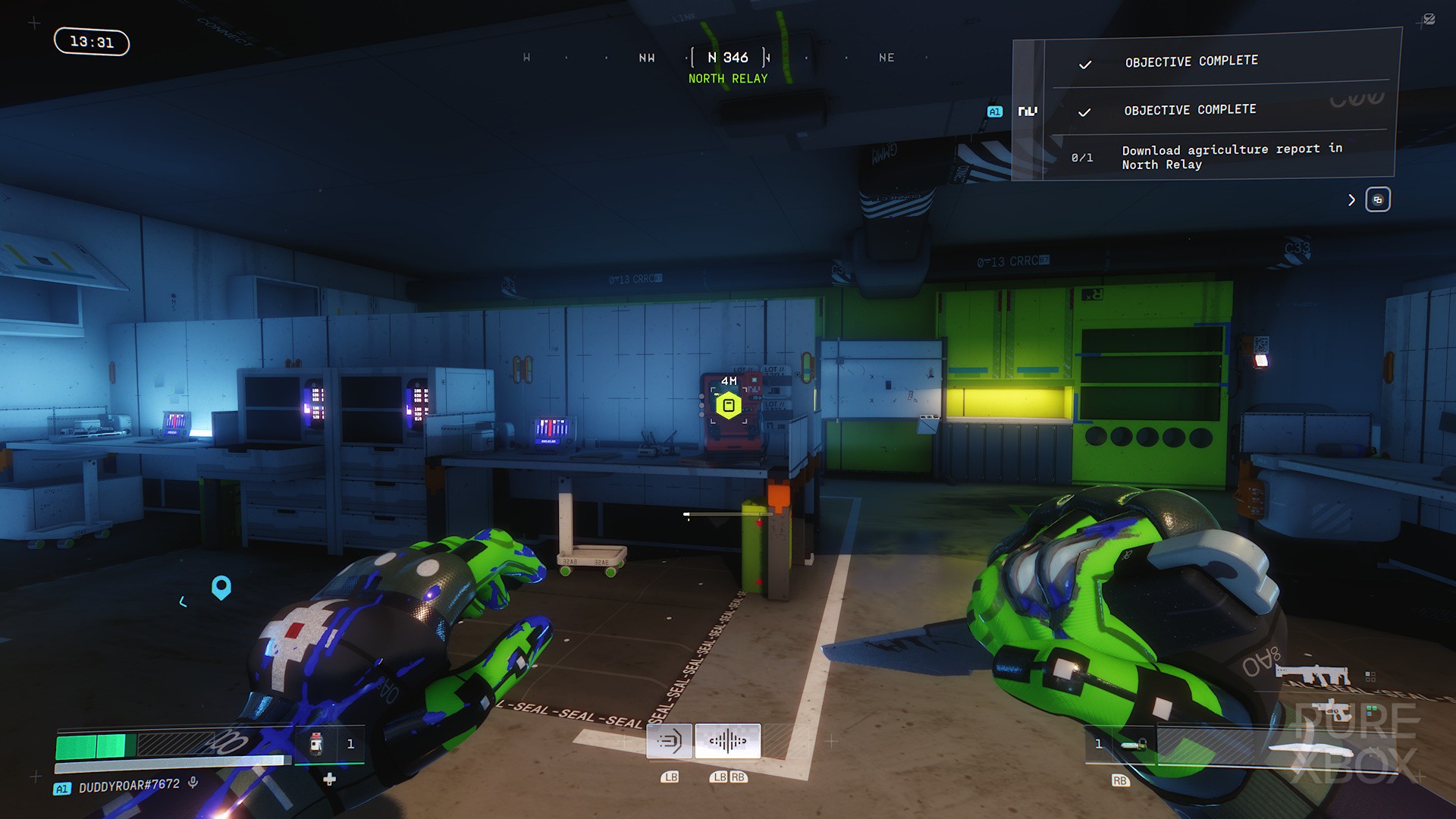Toggle the microphone icon beside DUDDYROAR#7672

pyautogui.click(x=193, y=783)
